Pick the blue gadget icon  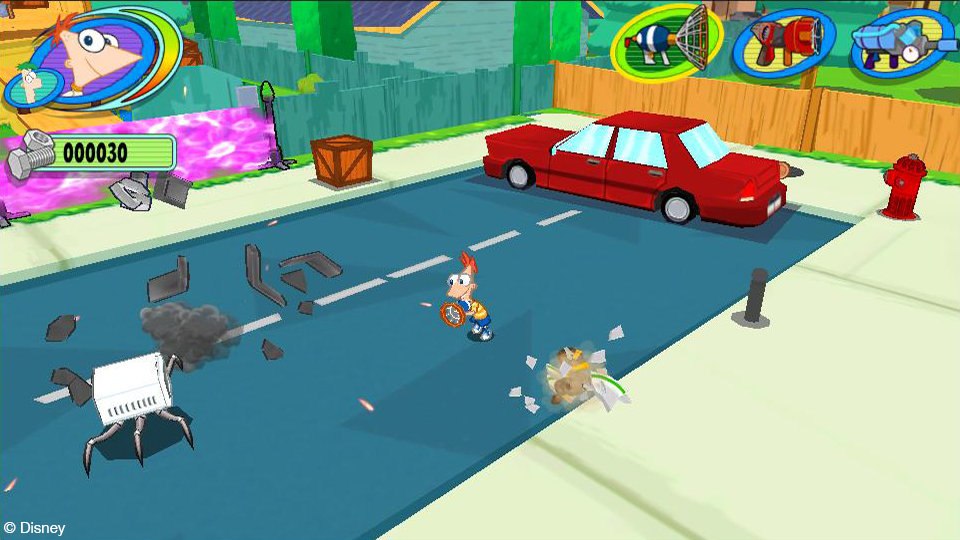click(x=900, y=44)
